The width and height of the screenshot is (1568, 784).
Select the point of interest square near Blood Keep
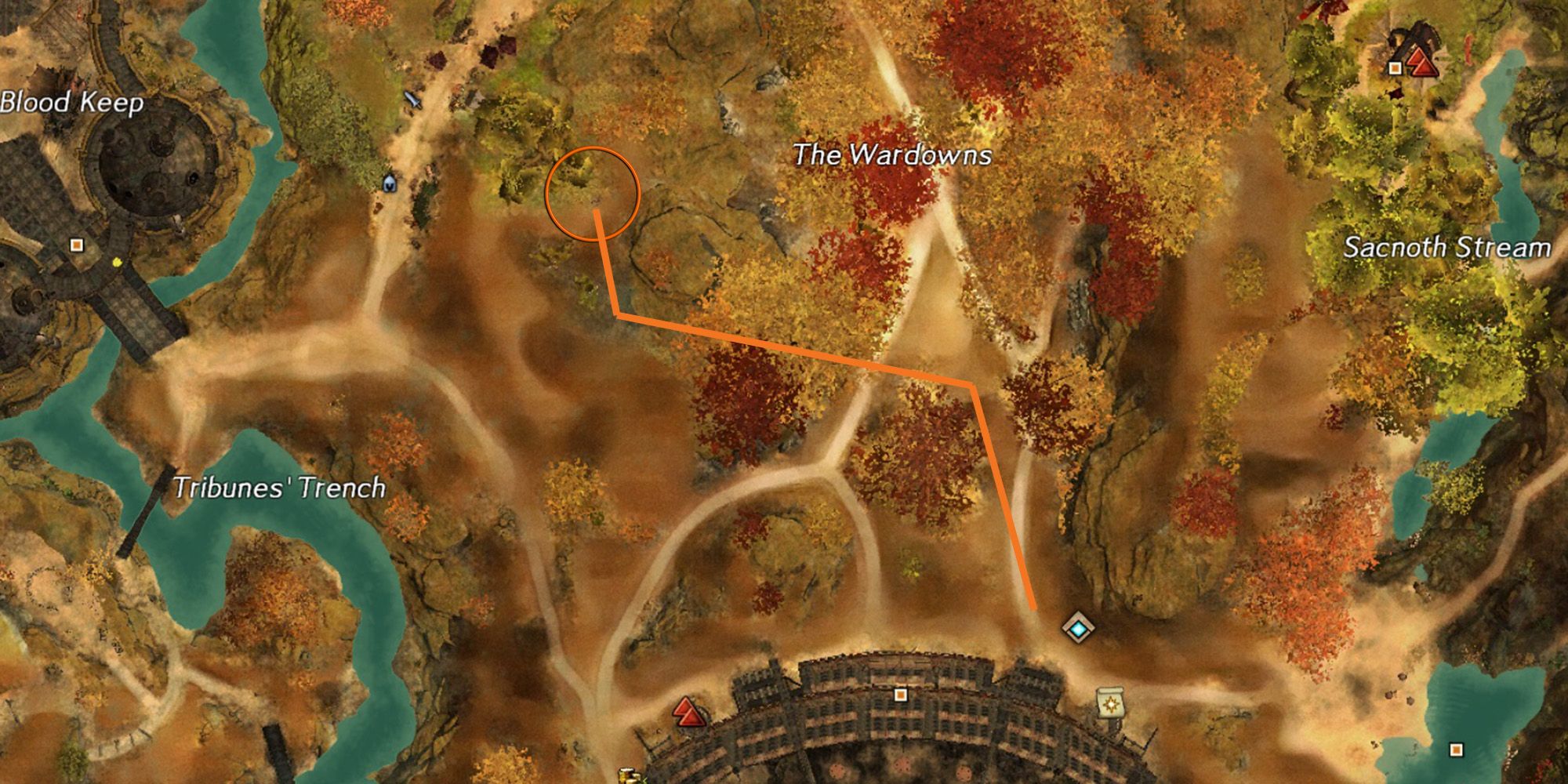click(76, 245)
